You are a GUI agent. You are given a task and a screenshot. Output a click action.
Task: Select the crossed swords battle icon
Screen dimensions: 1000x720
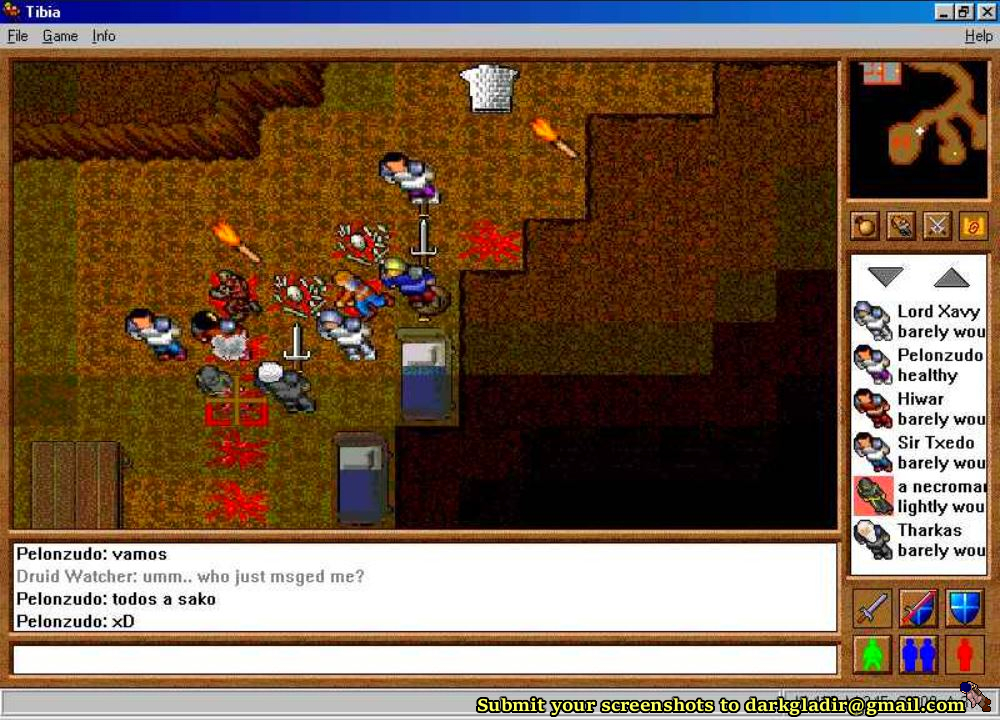pos(937,226)
